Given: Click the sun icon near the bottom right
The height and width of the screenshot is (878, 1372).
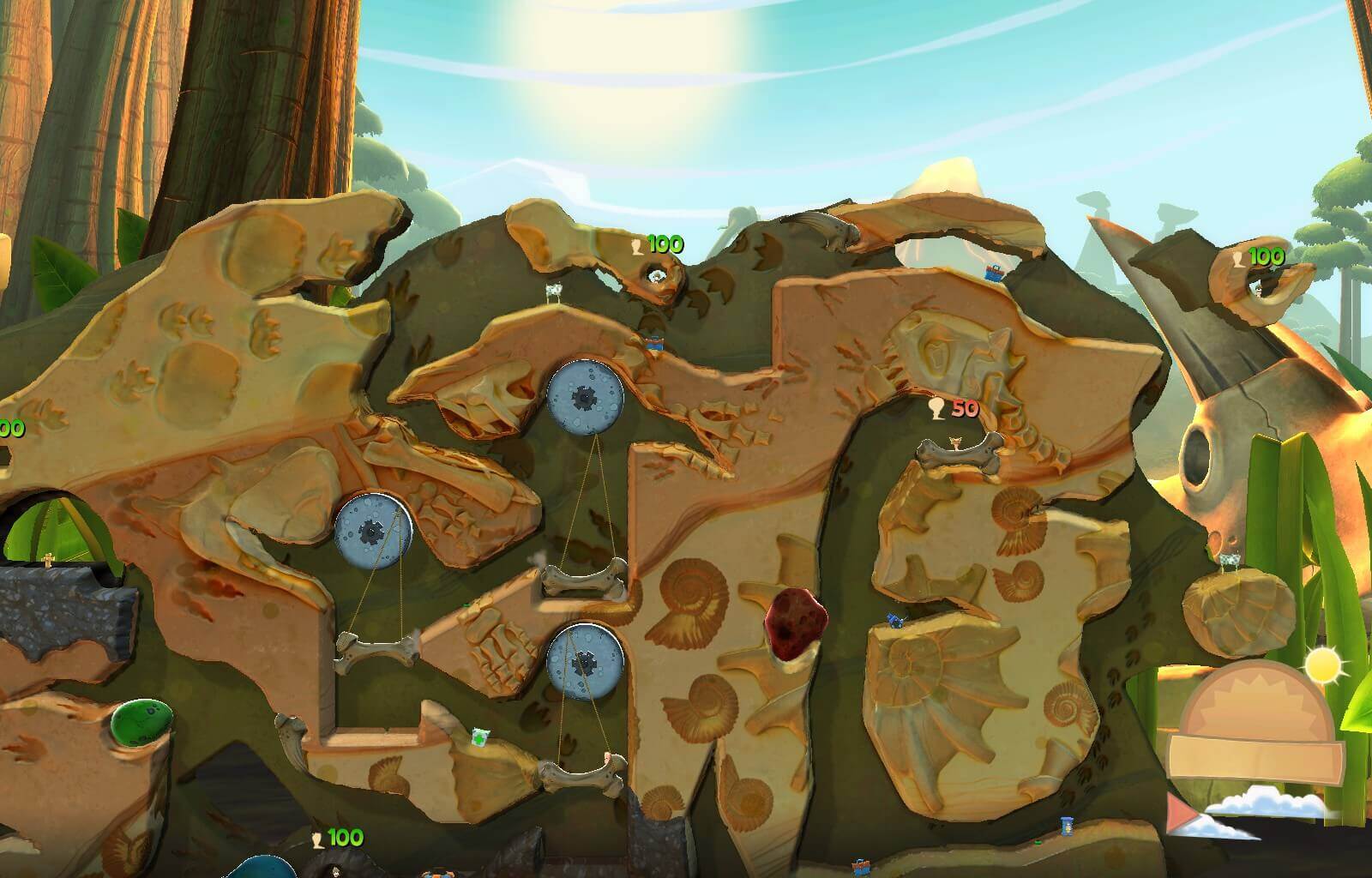Looking at the screenshot, I should 1321,665.
